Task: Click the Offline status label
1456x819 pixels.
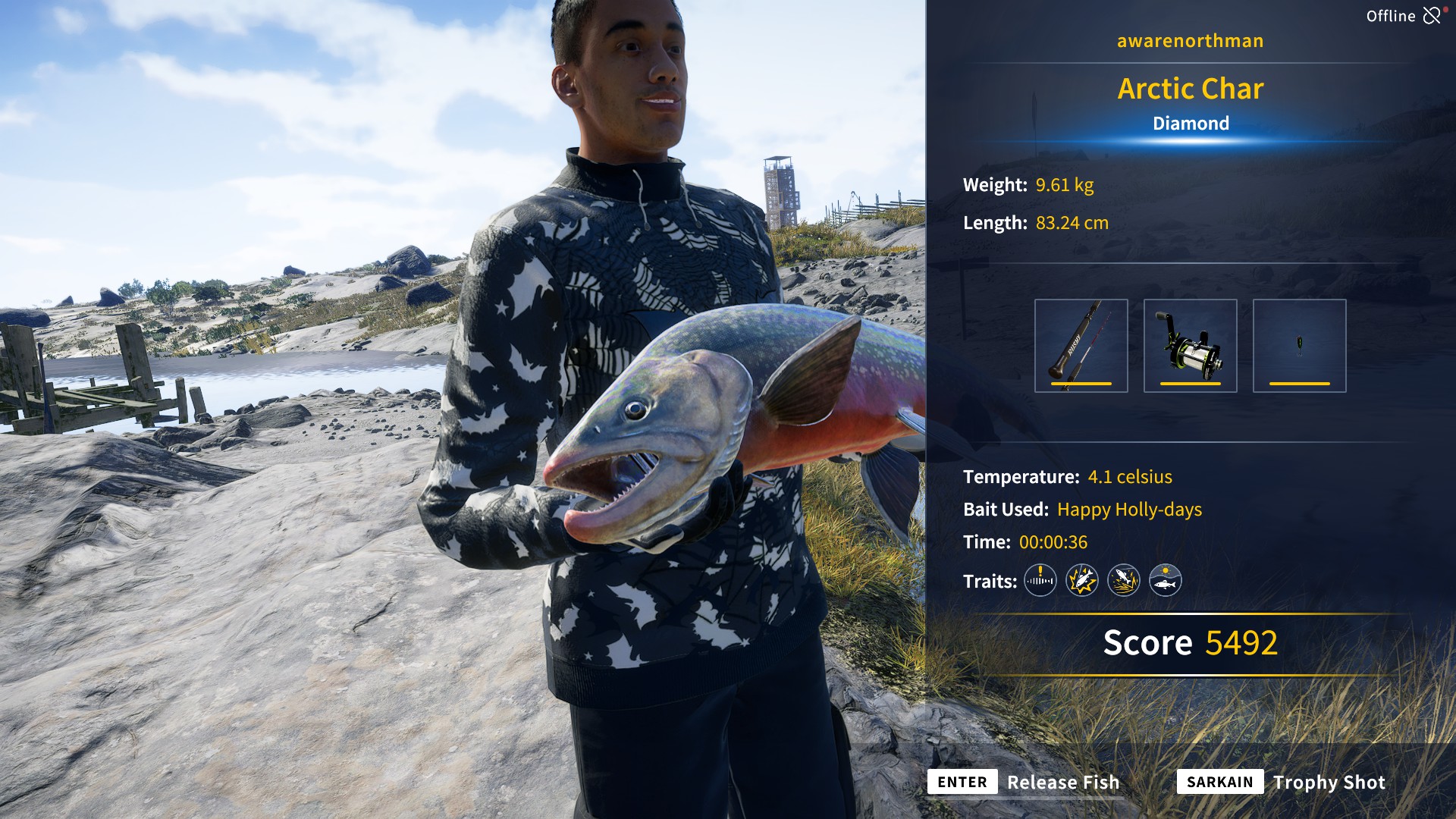Action: pyautogui.click(x=1391, y=14)
